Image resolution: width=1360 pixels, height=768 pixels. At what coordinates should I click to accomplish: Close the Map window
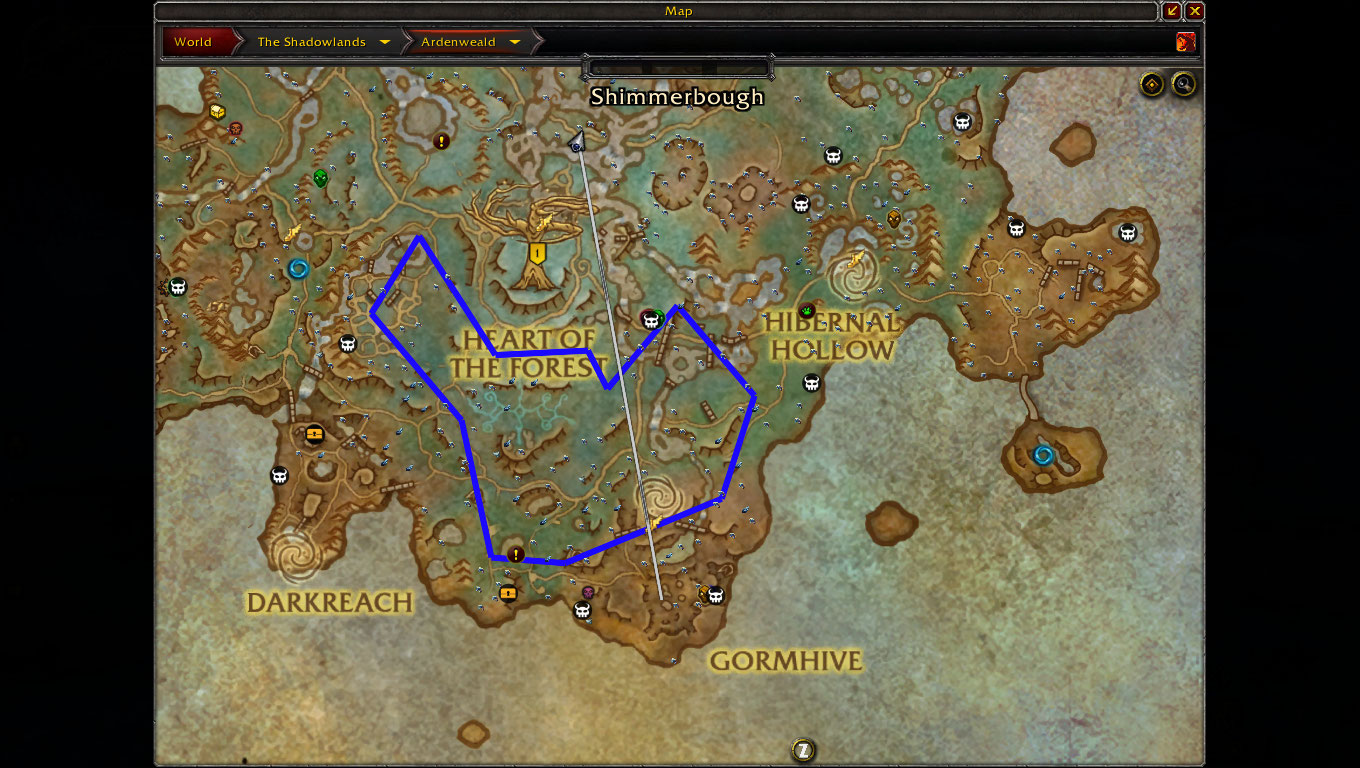point(1194,11)
